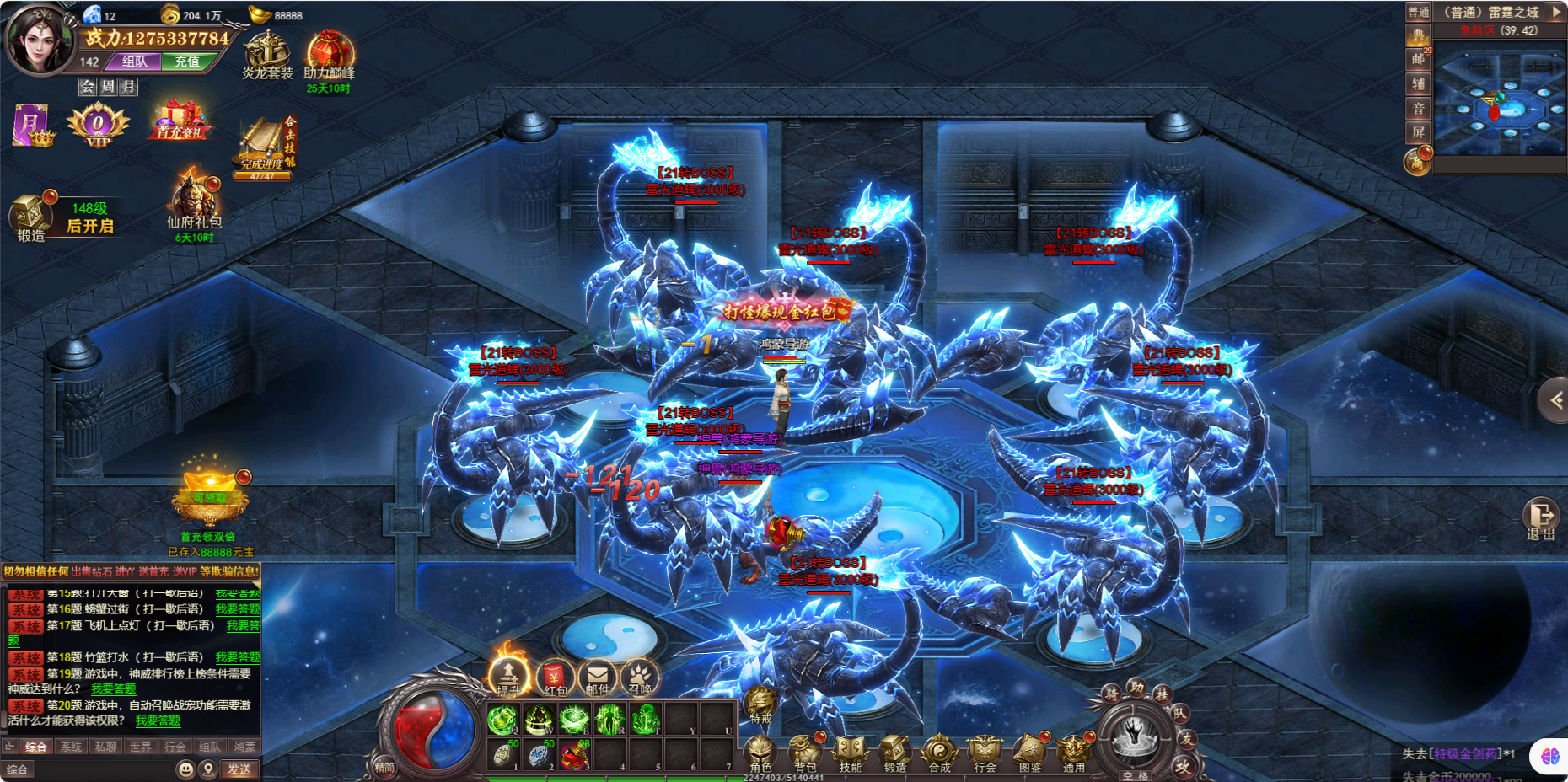
Task: Click the 退出 exit button
Action: 1541,517
